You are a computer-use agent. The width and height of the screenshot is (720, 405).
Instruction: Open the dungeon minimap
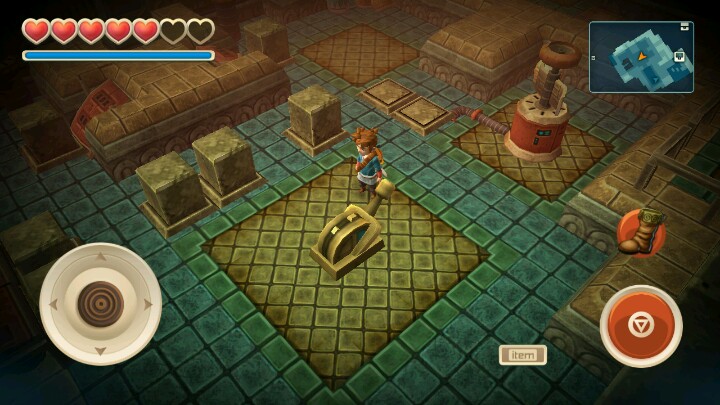[x=641, y=57]
